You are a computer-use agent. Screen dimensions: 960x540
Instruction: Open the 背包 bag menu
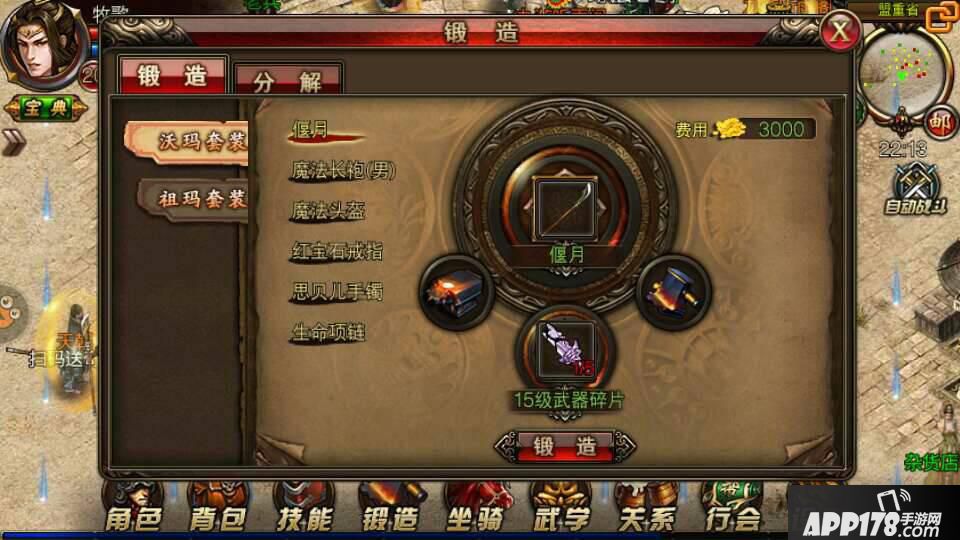point(219,512)
